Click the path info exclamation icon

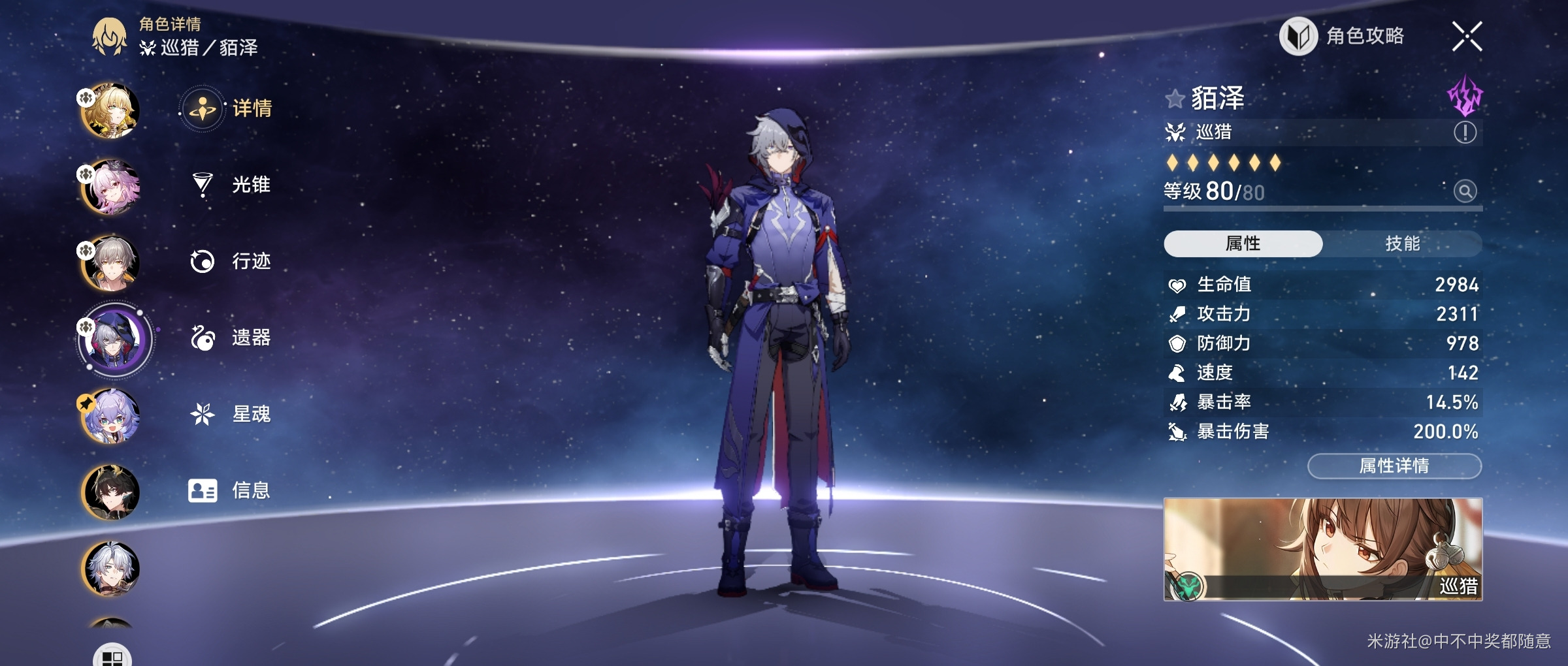1465,133
